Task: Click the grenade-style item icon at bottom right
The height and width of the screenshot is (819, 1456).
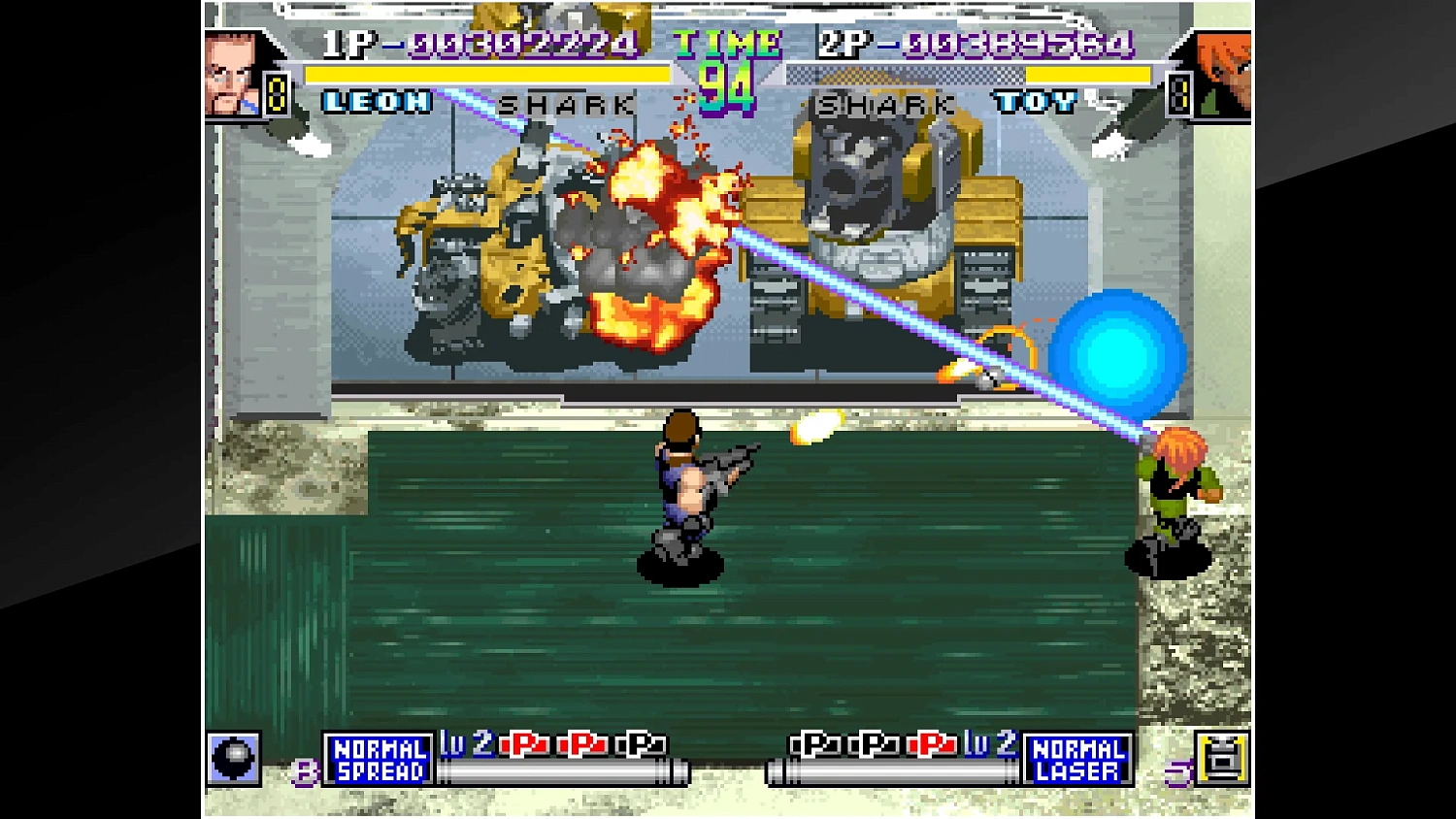Action: (x=1224, y=757)
